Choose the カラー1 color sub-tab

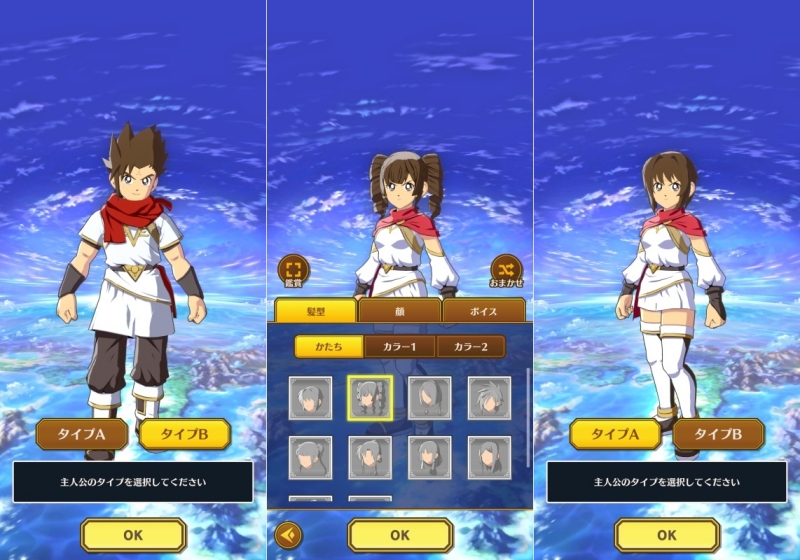399,346
